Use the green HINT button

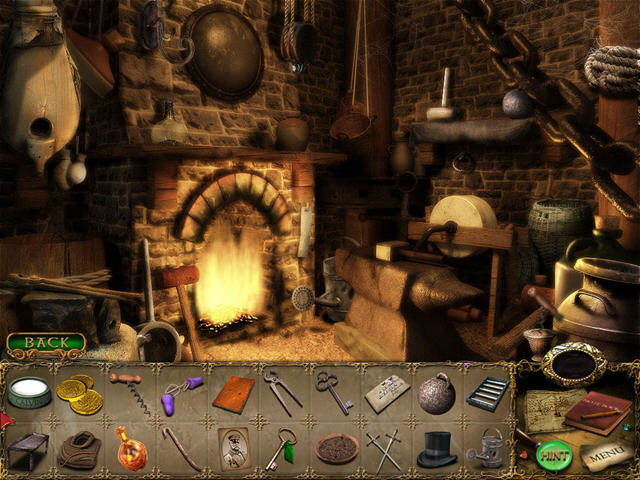pyautogui.click(x=551, y=455)
